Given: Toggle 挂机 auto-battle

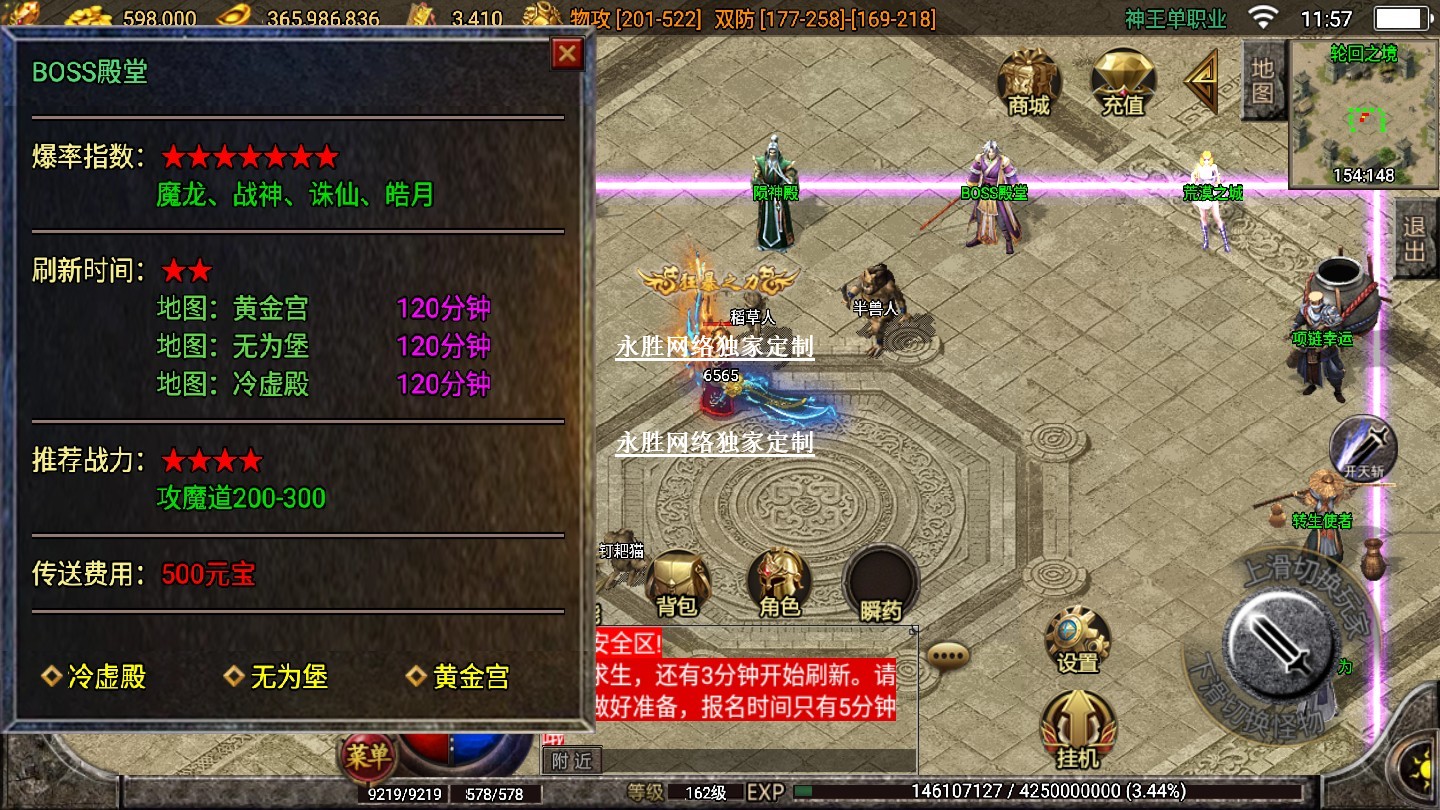Looking at the screenshot, I should (x=1077, y=730).
